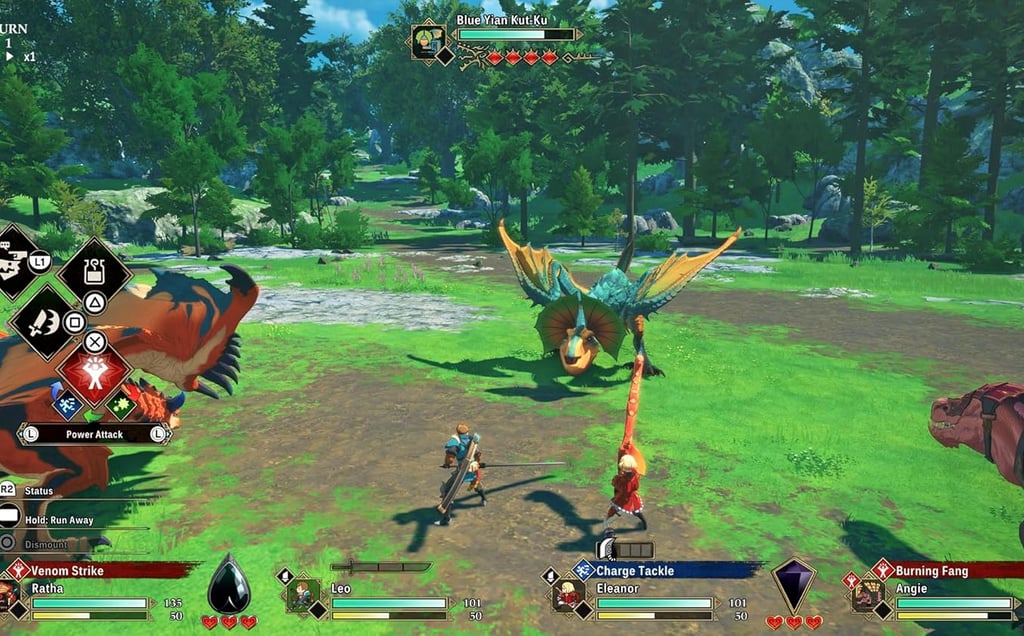
Task: Click the Power Attack label bar
Action: click(94, 435)
